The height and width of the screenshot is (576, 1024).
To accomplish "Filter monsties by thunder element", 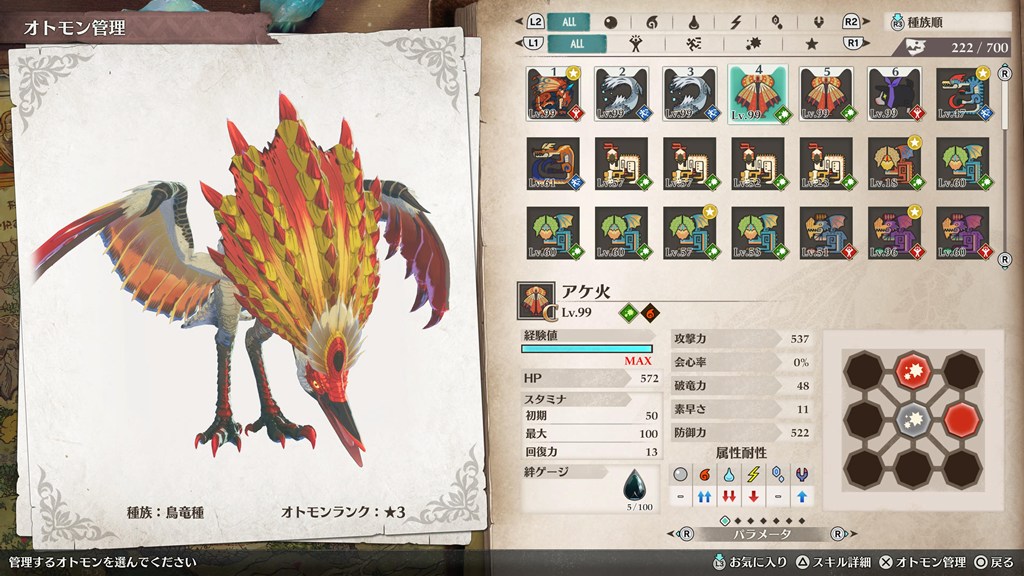I will pyautogui.click(x=737, y=22).
